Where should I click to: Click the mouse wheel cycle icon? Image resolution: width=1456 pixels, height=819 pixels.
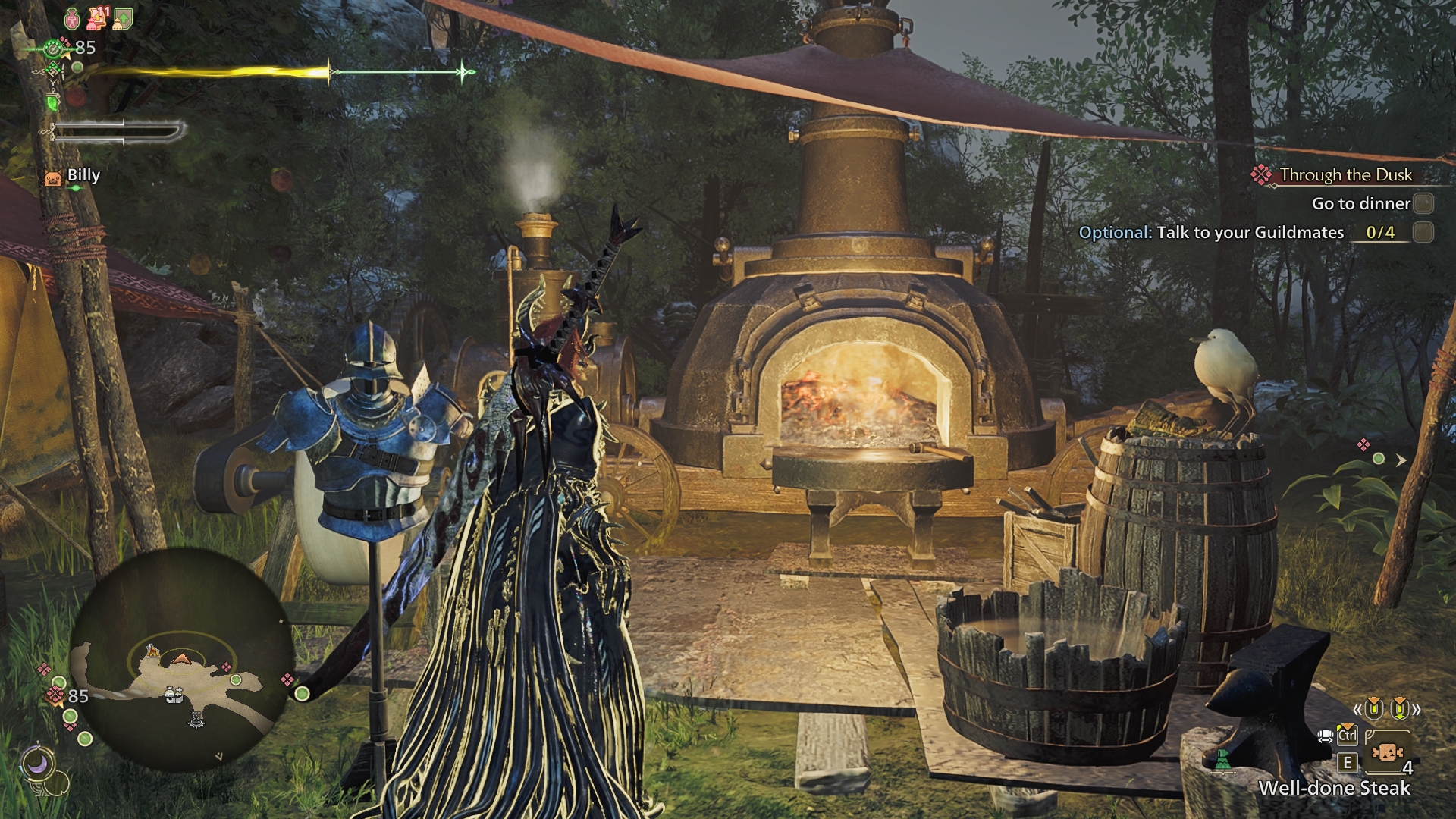click(x=1326, y=736)
